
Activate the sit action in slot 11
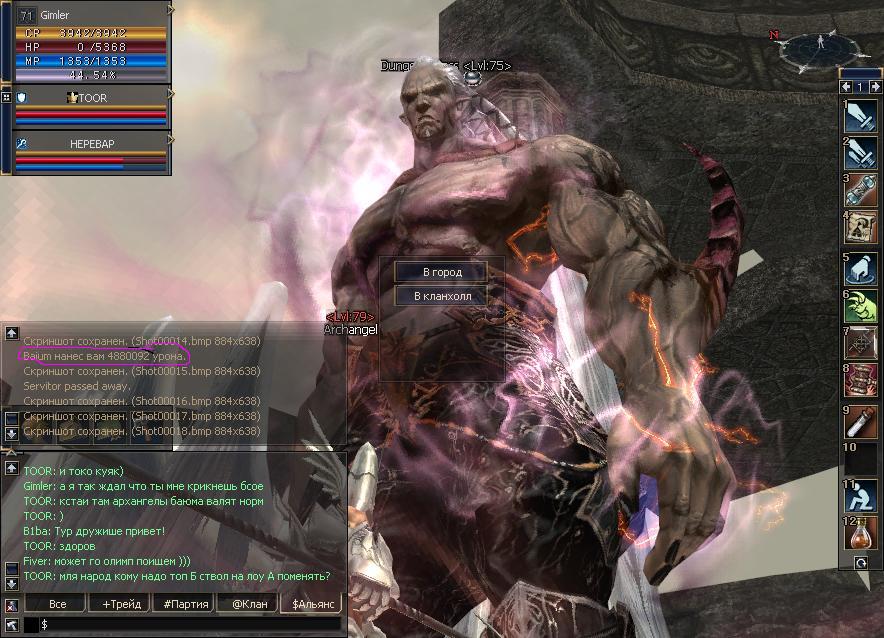tap(861, 496)
